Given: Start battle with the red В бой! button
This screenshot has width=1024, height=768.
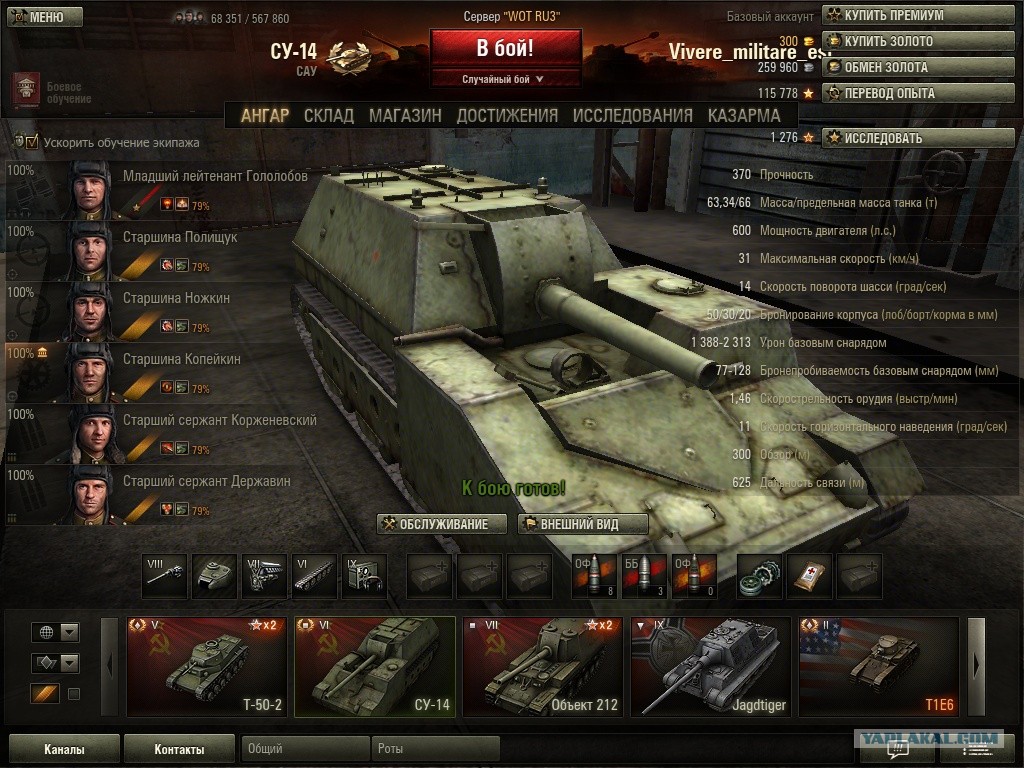Looking at the screenshot, I should pos(505,49).
